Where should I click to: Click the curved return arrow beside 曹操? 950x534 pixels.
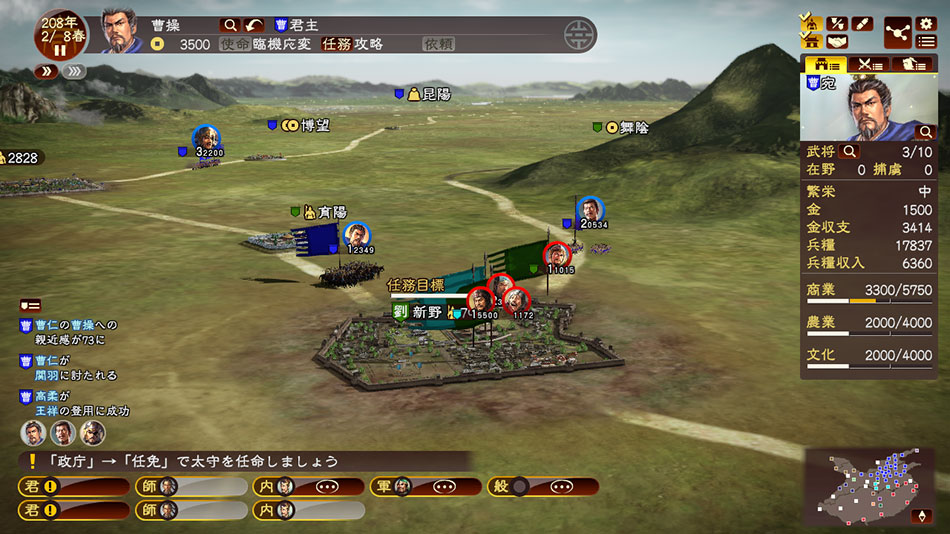point(255,24)
